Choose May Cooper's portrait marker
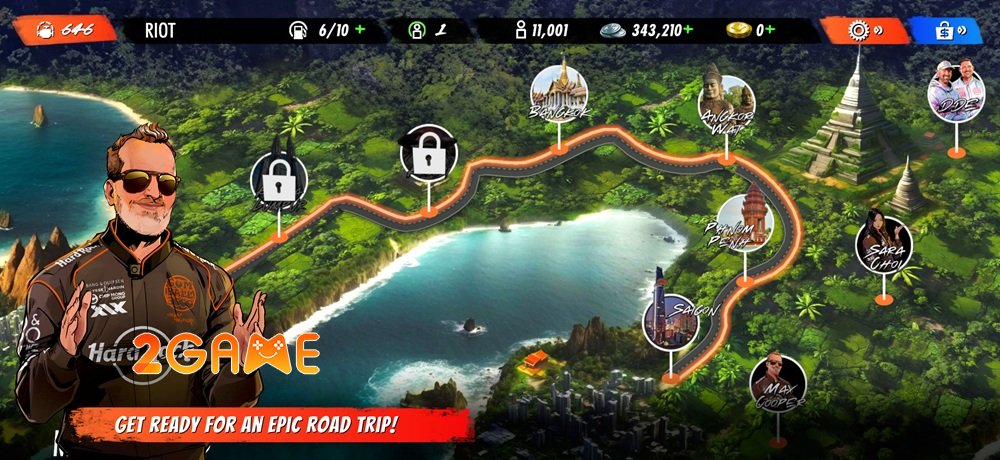This screenshot has width=1000, height=460. coord(777,383)
